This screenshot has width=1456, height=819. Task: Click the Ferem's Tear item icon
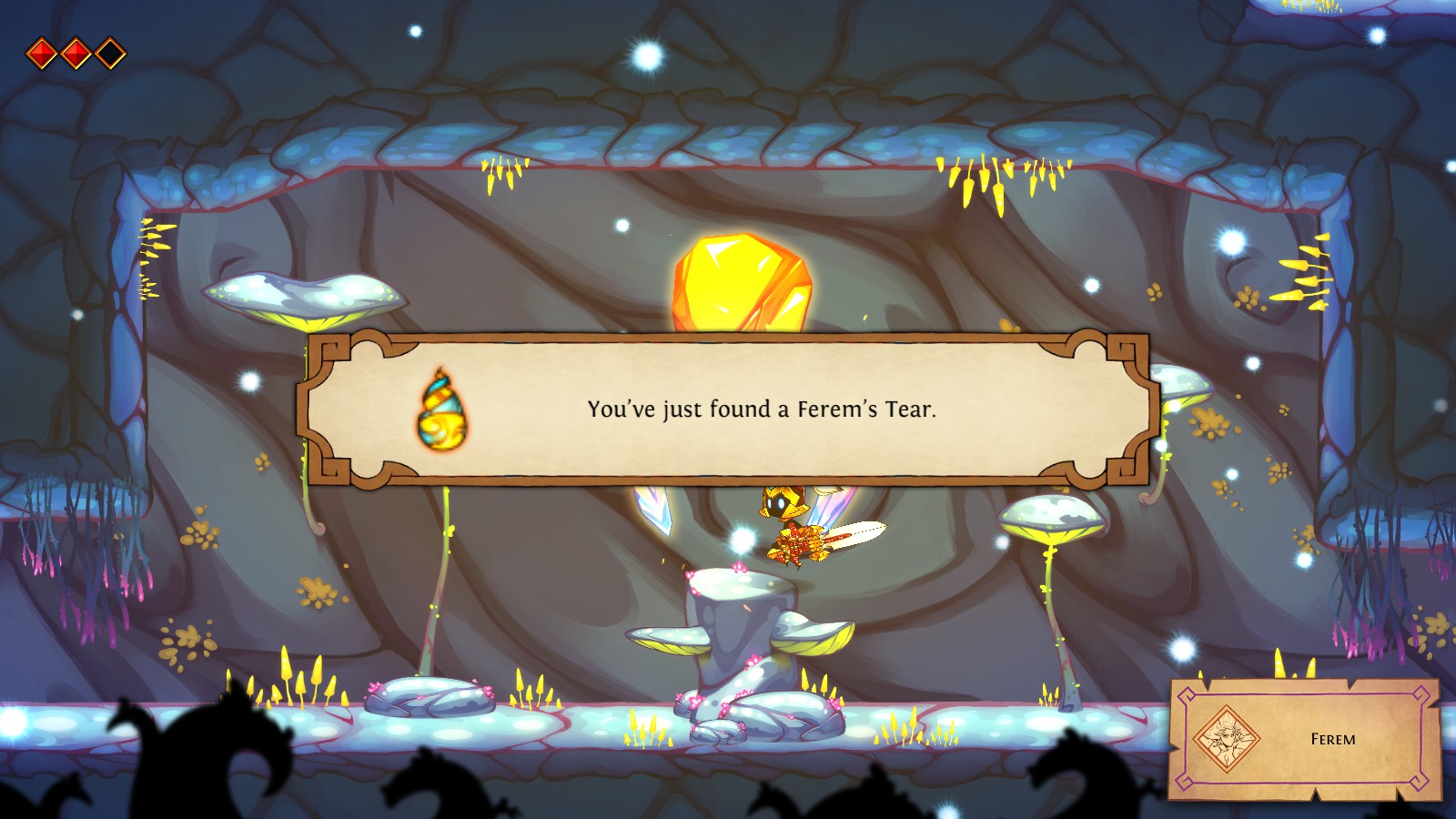click(x=440, y=409)
